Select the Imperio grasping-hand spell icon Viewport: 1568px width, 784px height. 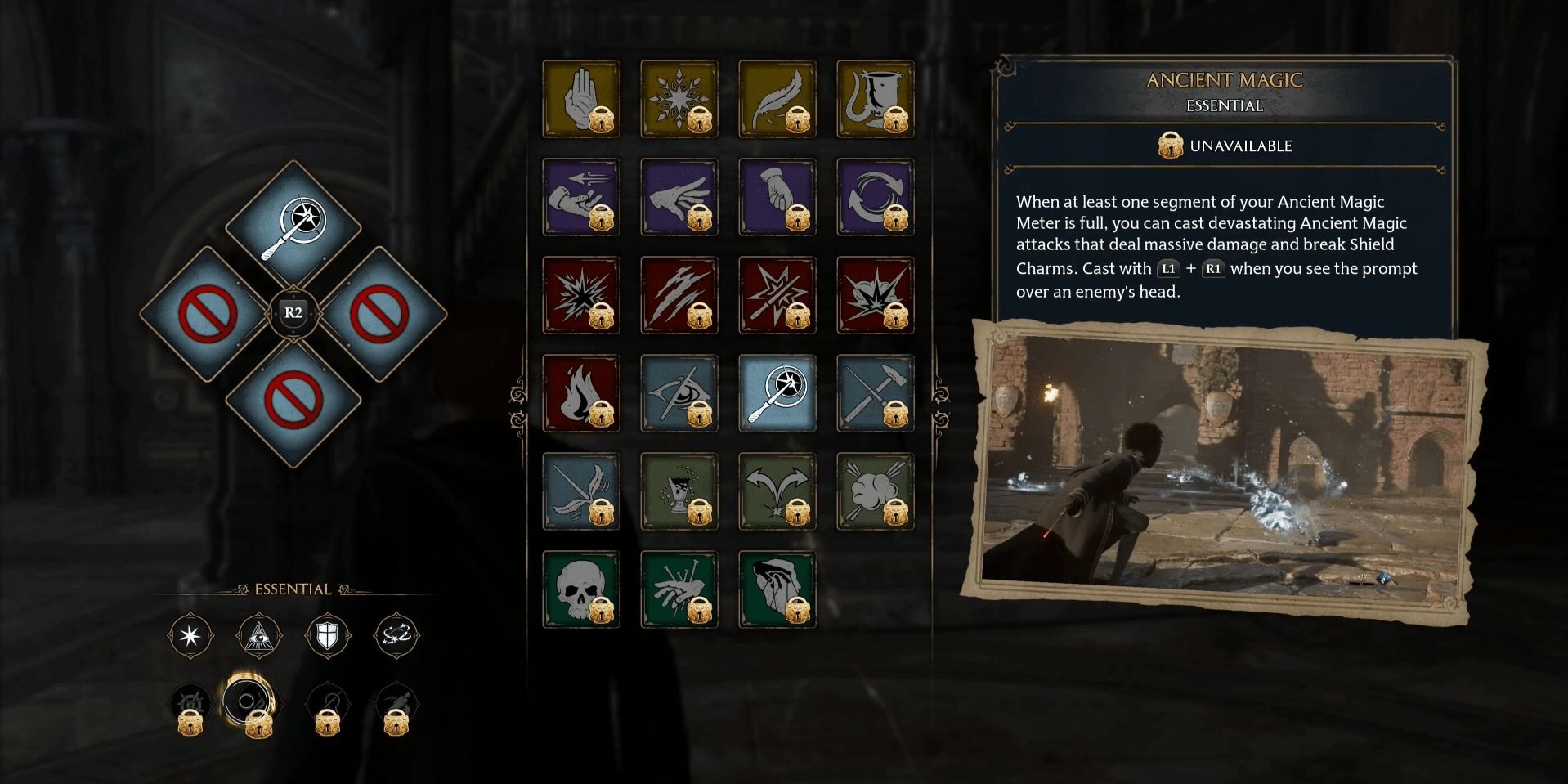click(777, 589)
